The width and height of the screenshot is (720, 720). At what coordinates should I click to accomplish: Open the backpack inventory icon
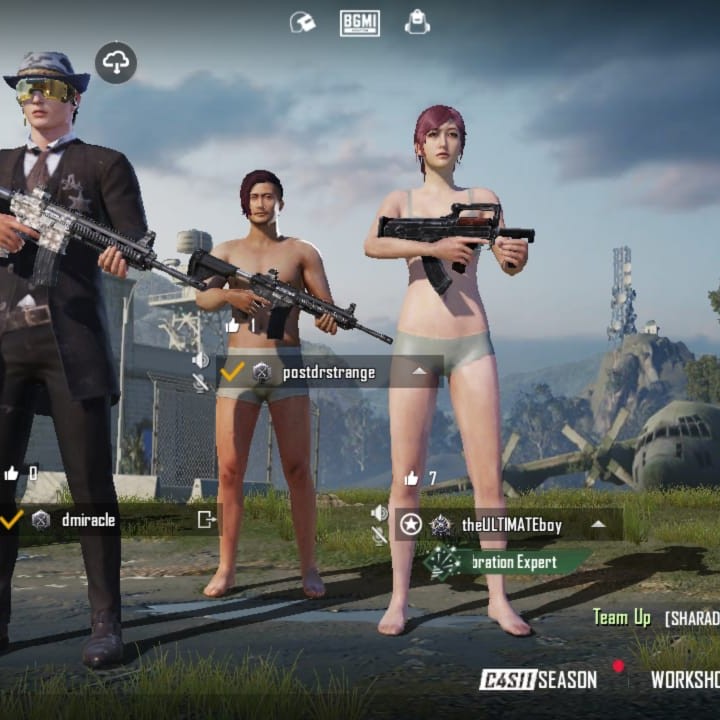coord(417,22)
